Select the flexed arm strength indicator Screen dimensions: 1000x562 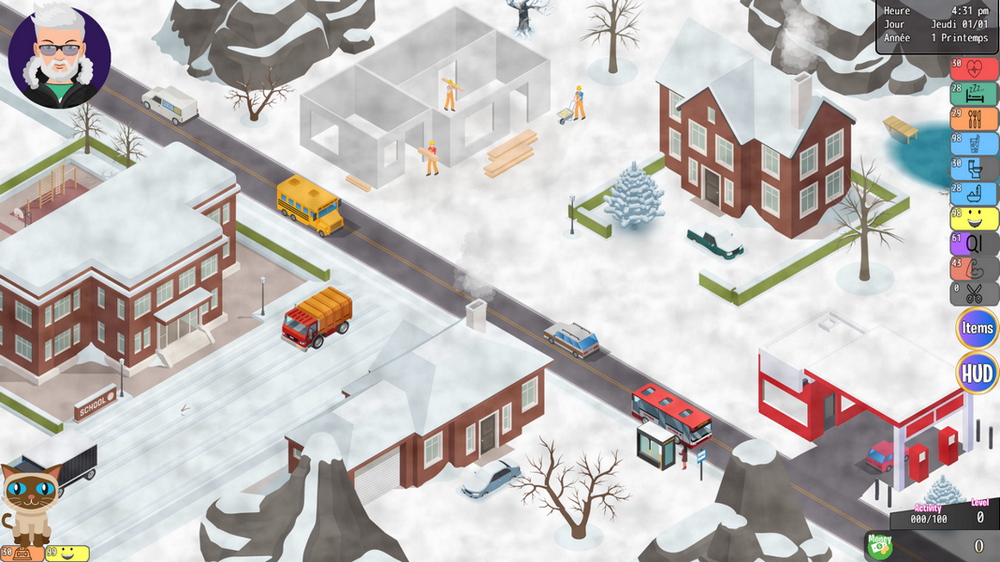973,268
